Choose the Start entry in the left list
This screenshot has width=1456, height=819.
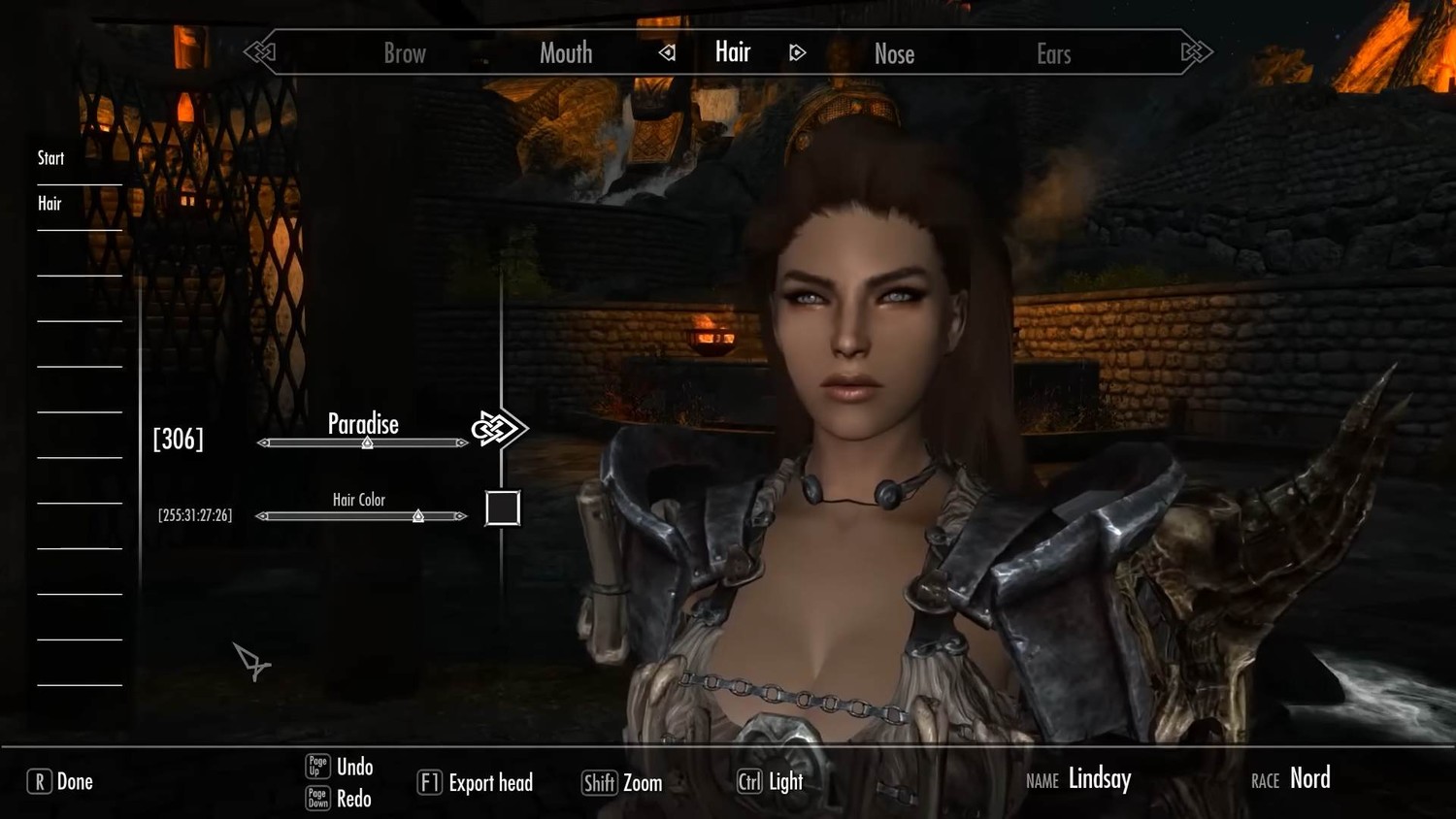[x=51, y=158]
